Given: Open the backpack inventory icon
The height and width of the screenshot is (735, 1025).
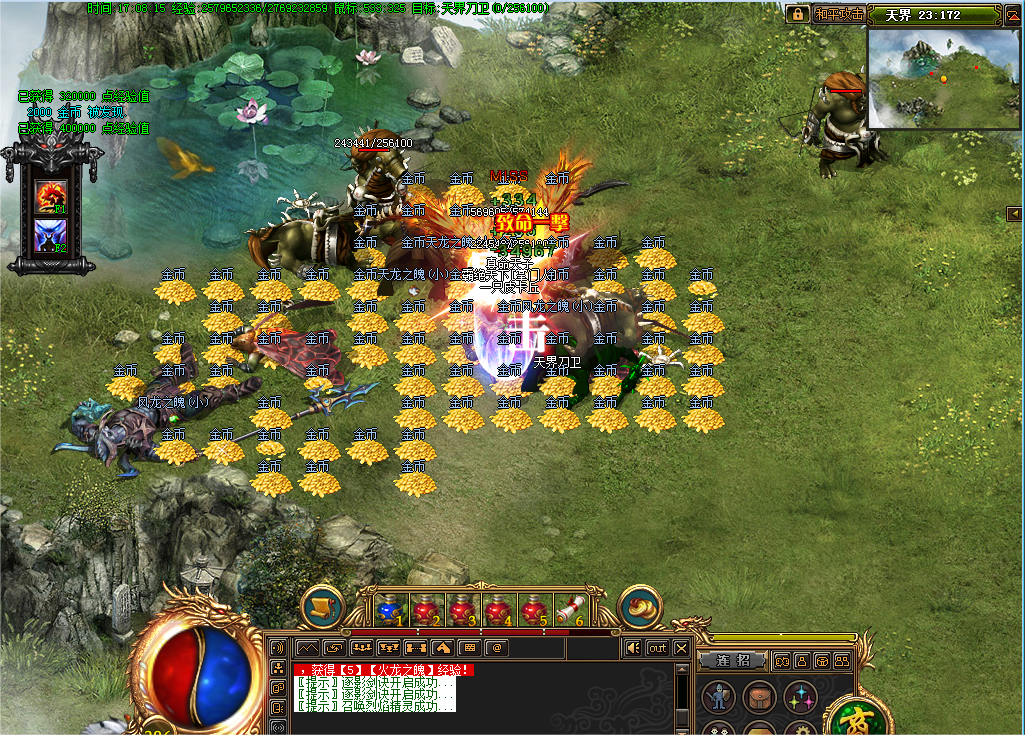Looking at the screenshot, I should click(x=760, y=697).
